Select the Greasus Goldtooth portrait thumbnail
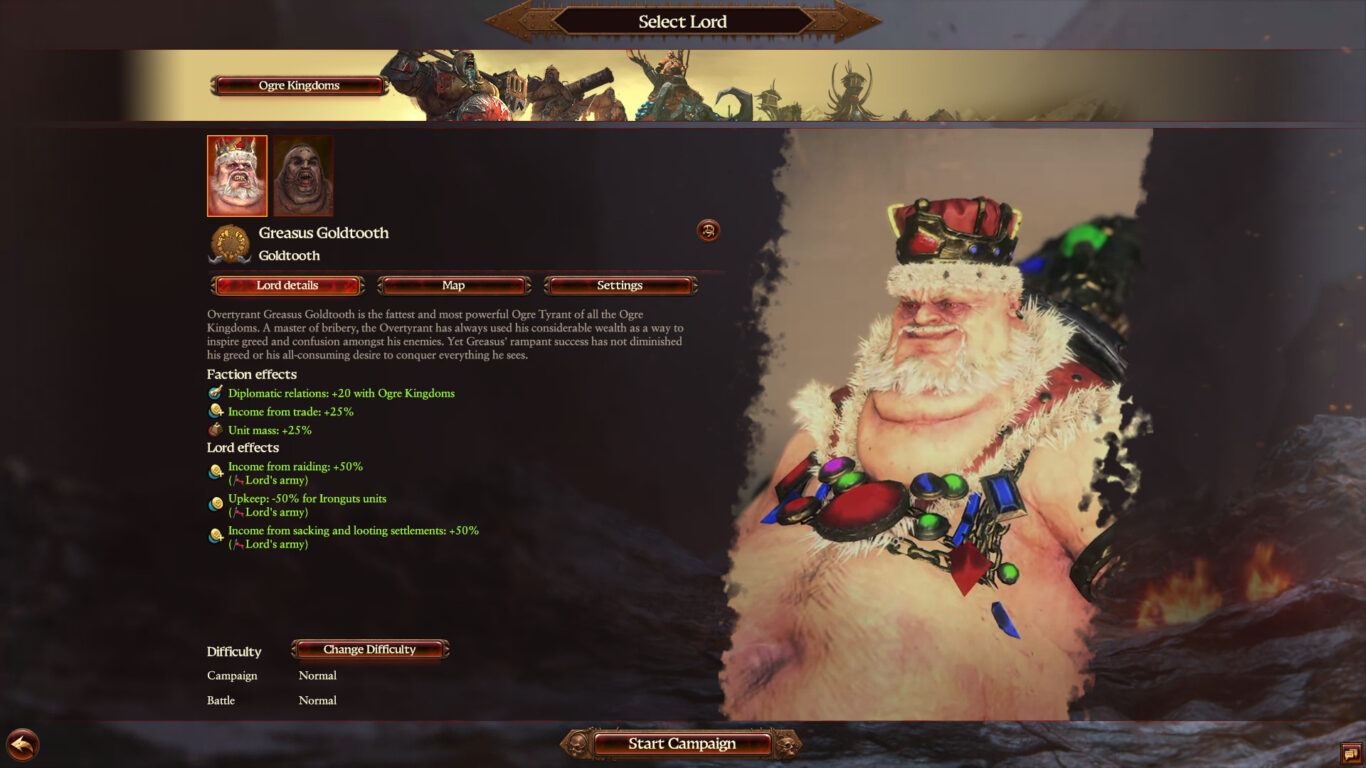The width and height of the screenshot is (1366, 768). (x=236, y=174)
